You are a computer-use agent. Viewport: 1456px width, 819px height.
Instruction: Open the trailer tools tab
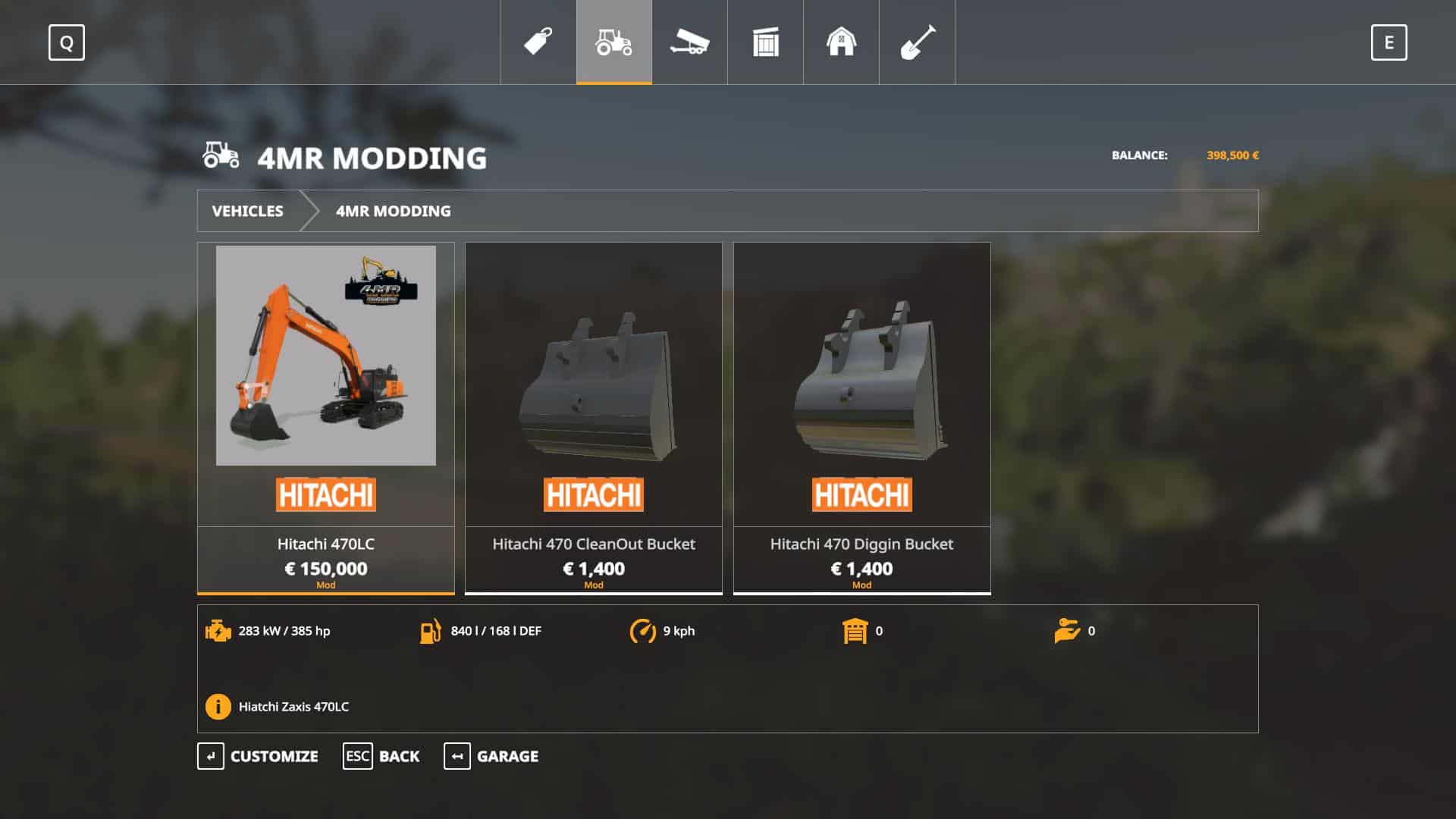pyautogui.click(x=689, y=42)
